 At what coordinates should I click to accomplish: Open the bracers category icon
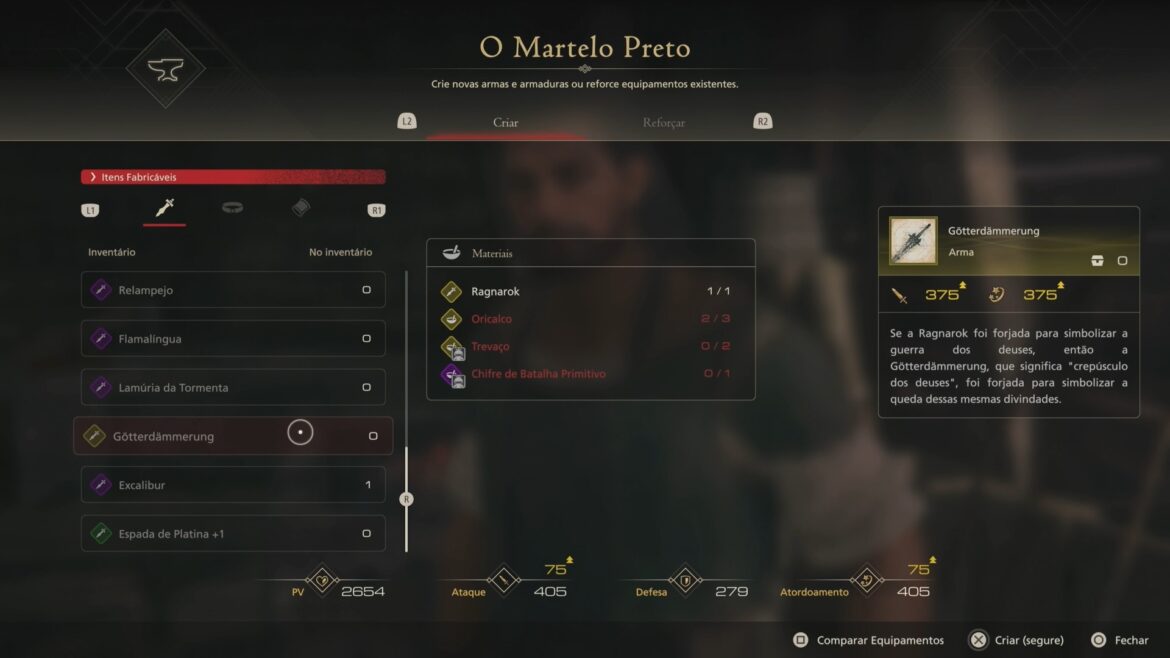(301, 208)
